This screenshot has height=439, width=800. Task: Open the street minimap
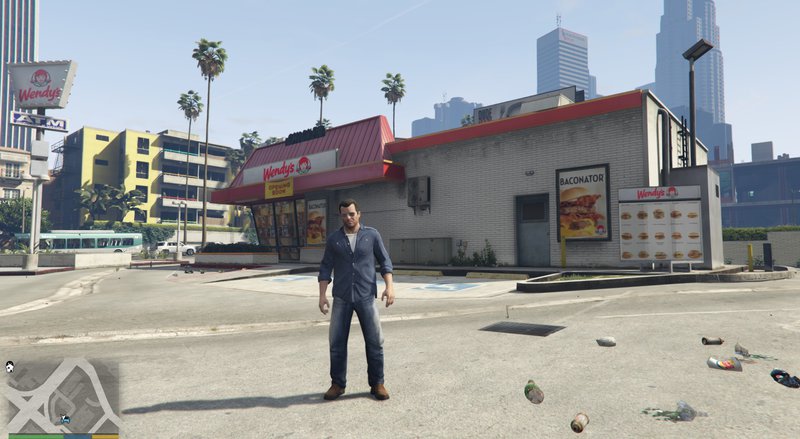(62, 395)
